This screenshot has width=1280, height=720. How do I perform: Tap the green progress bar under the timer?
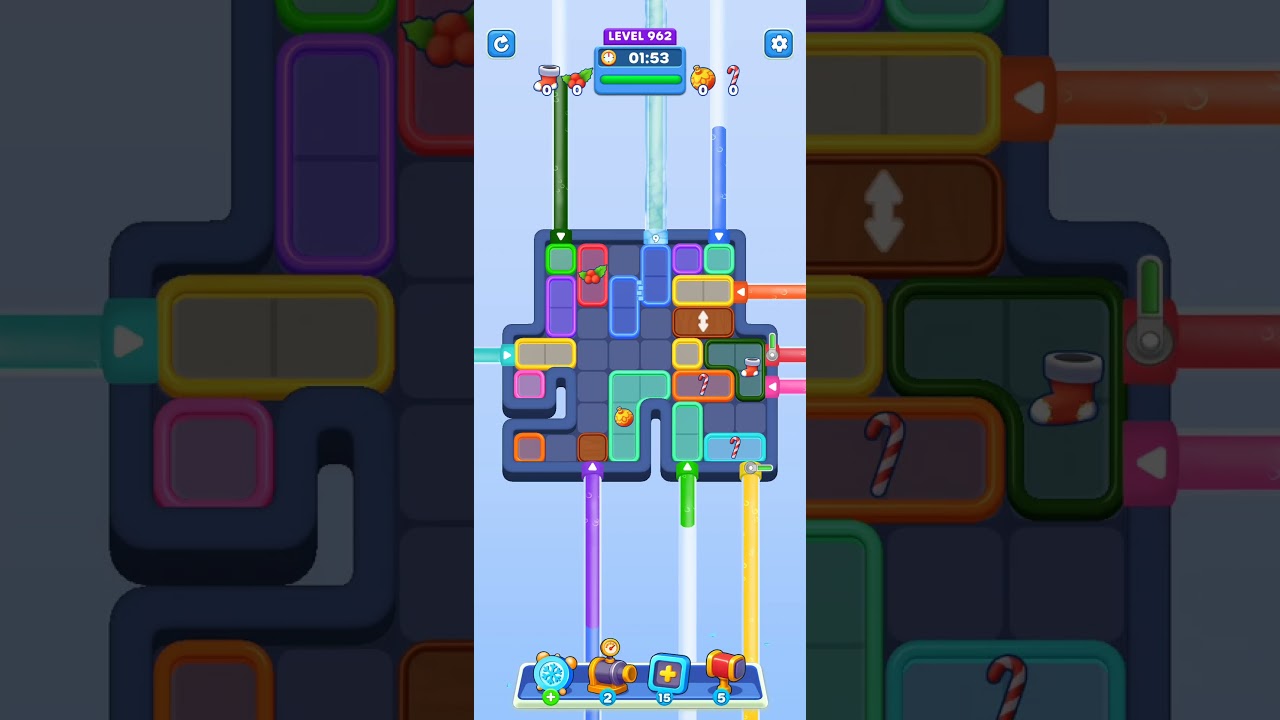point(640,79)
